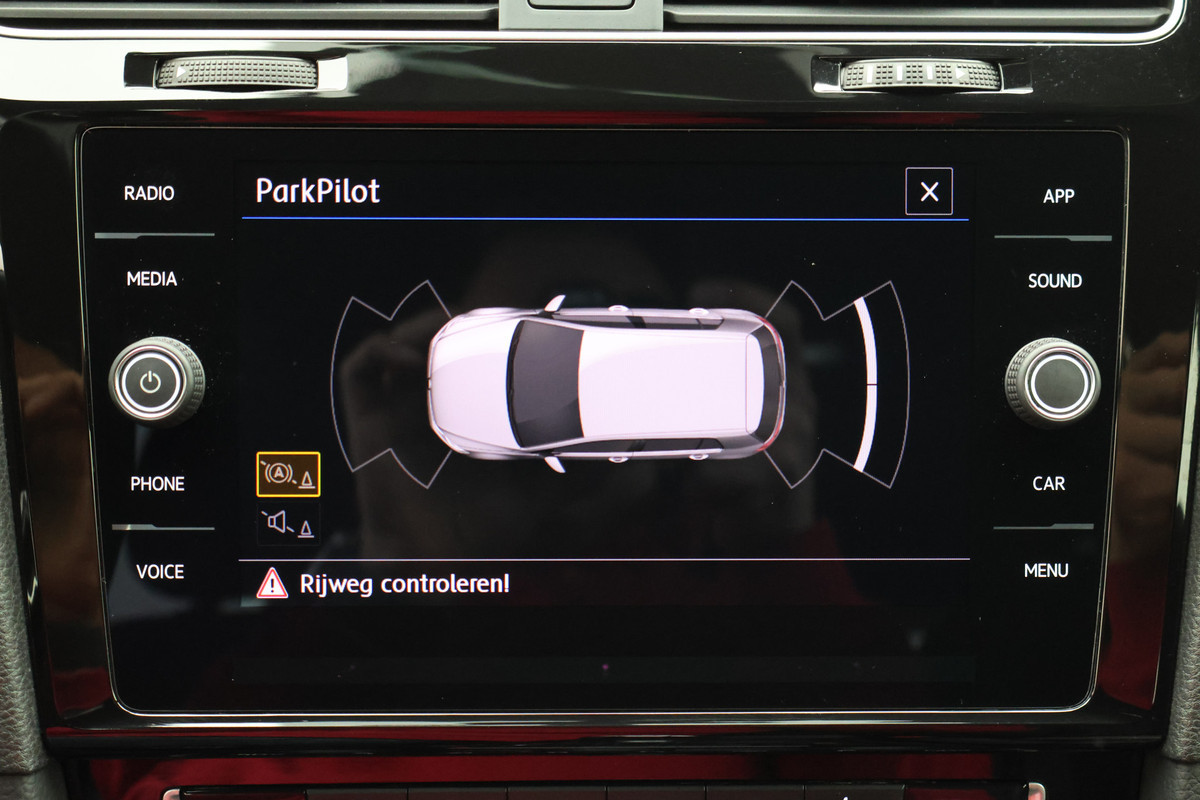Open the main MENU
Viewport: 1200px width, 800px height.
coord(1046,571)
